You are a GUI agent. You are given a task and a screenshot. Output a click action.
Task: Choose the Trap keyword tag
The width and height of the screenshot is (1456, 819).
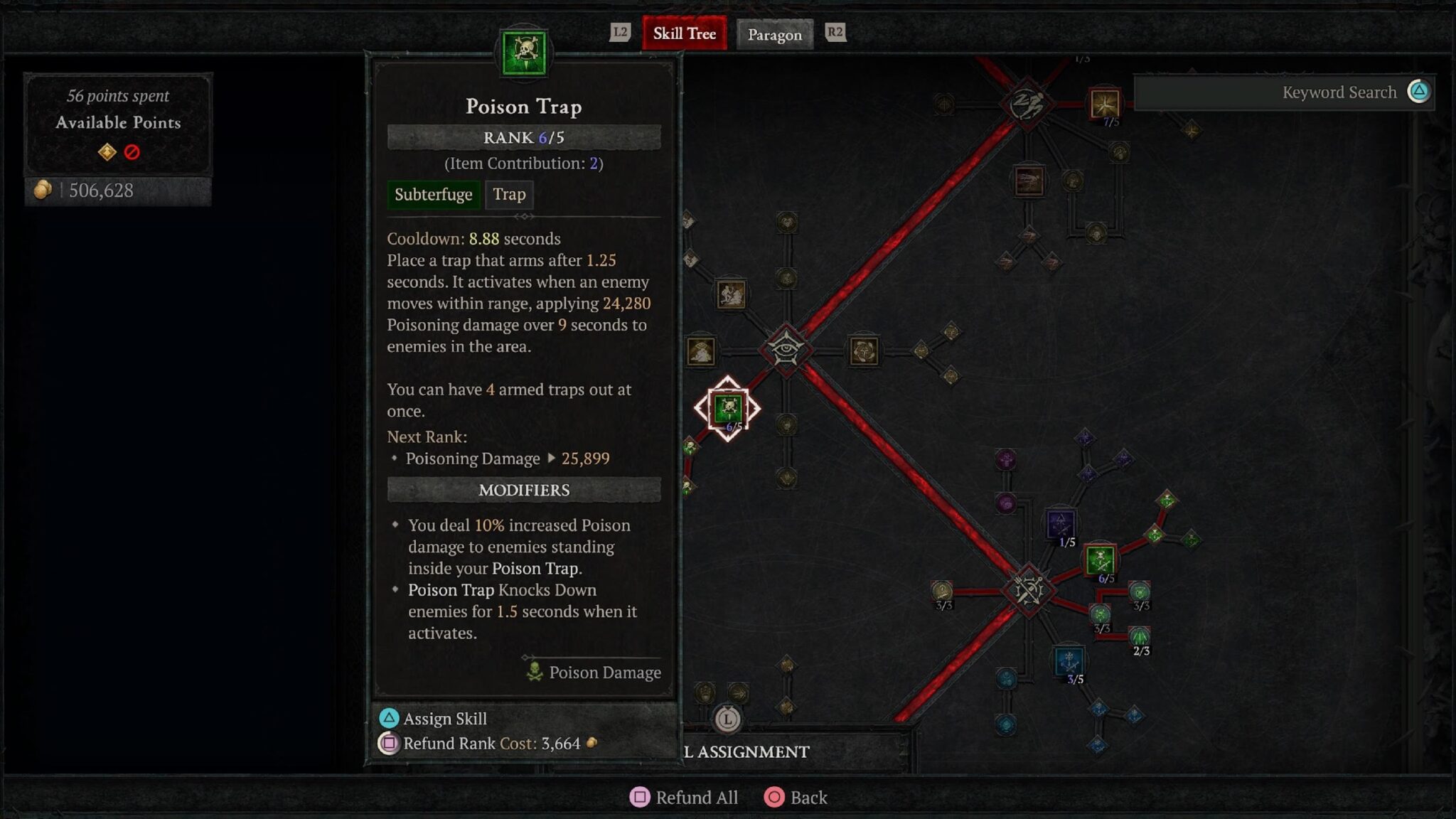(x=509, y=194)
